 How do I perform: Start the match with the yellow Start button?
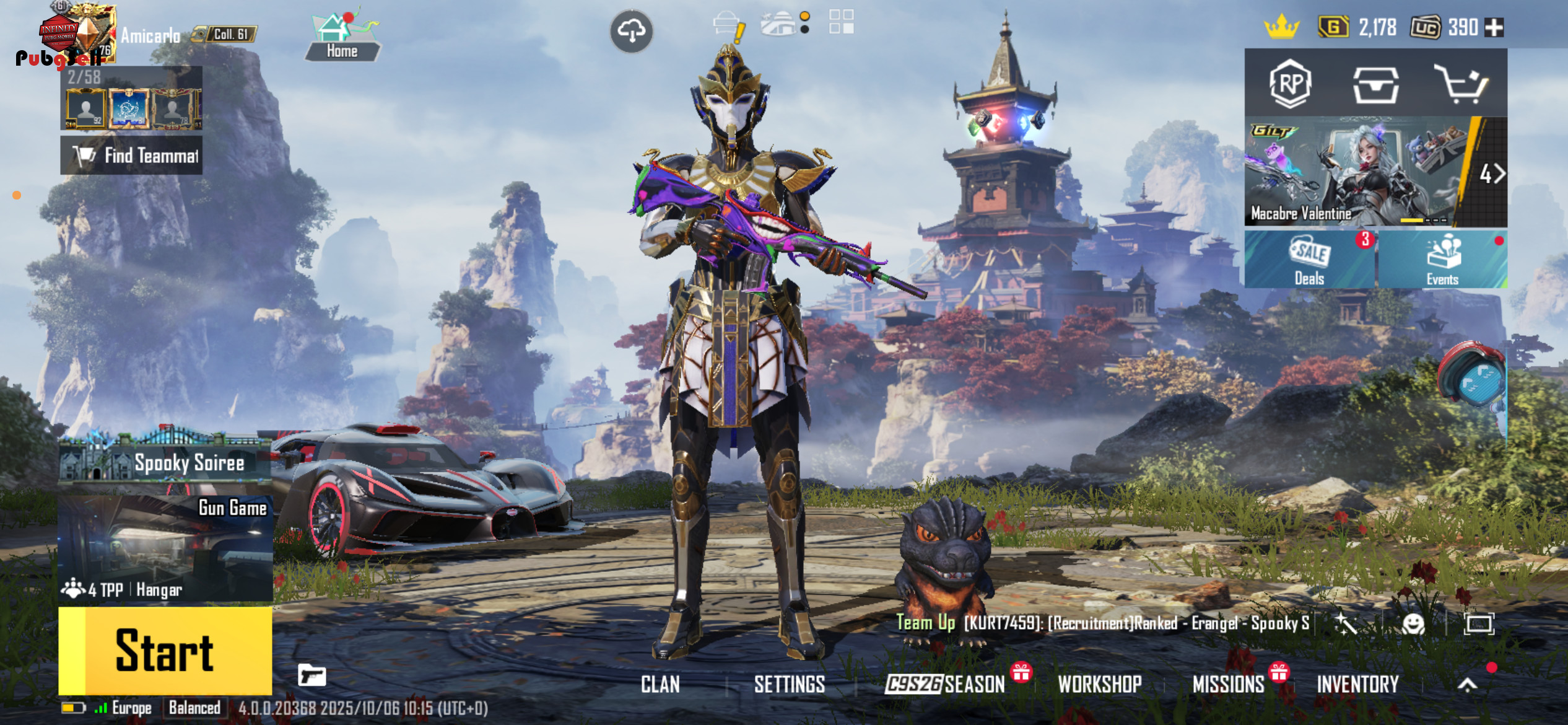click(x=165, y=651)
